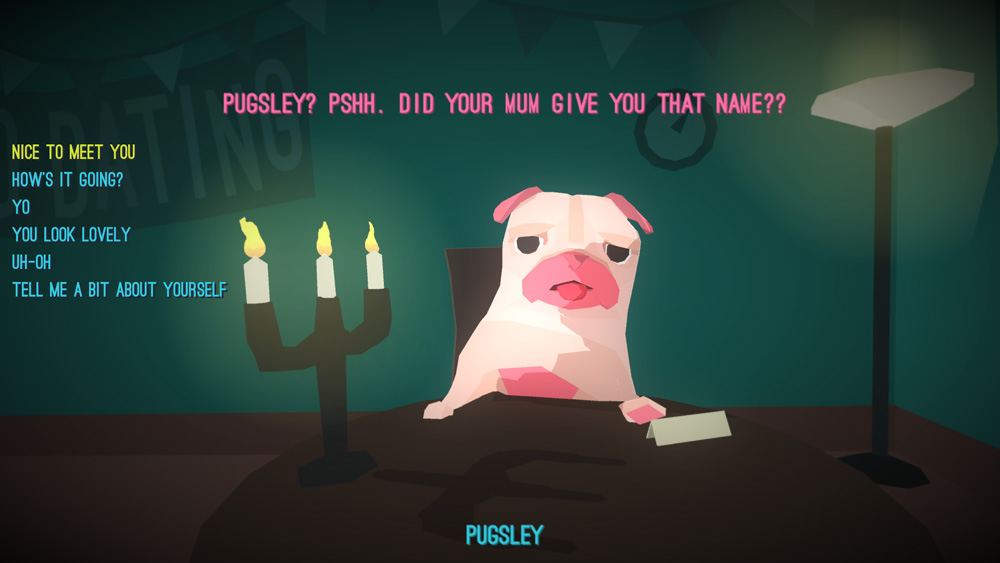The image size is (1000, 563).
Task: Reply with "Yo"
Action: coord(21,207)
